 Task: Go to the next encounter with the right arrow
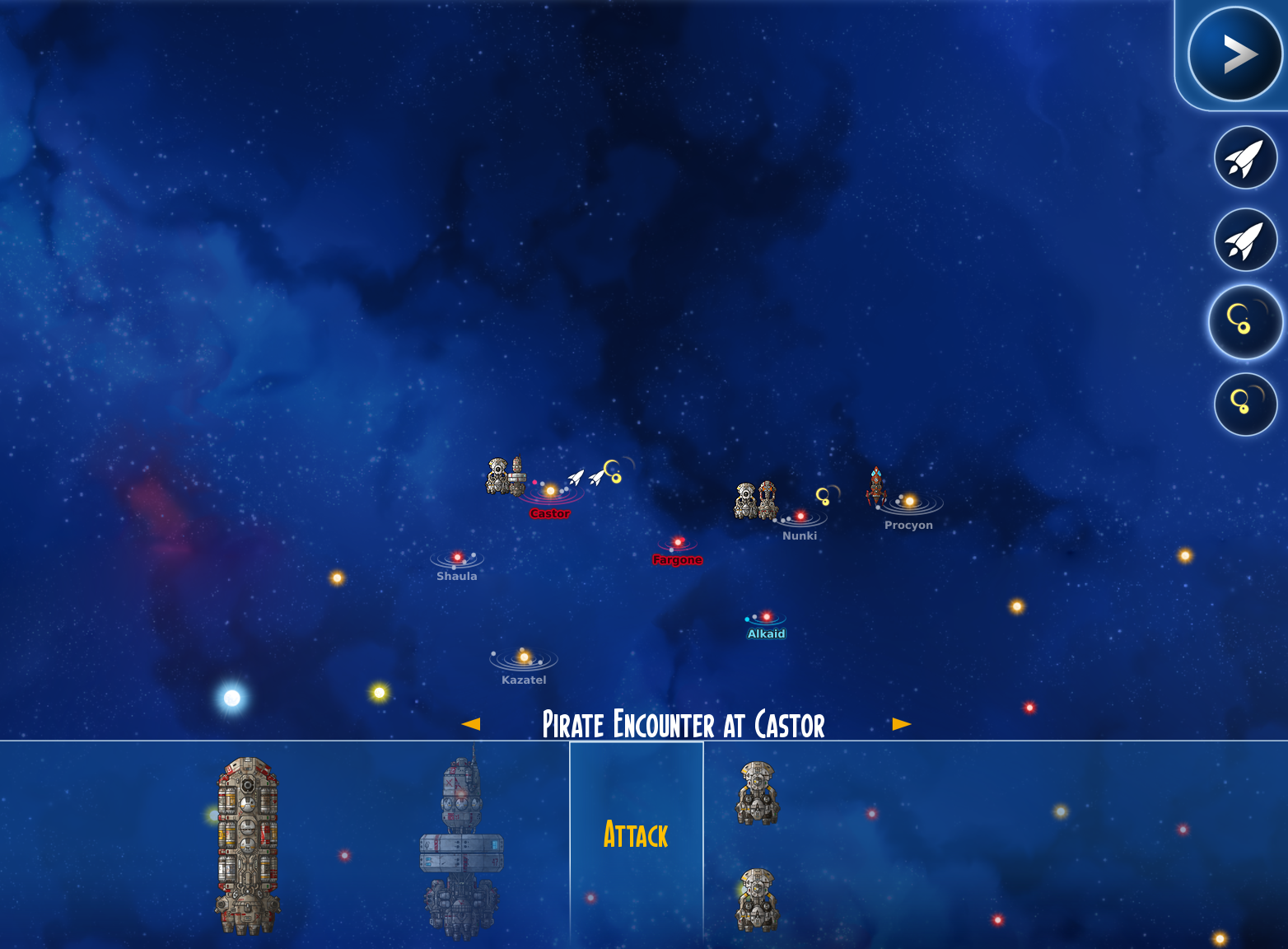tap(901, 724)
